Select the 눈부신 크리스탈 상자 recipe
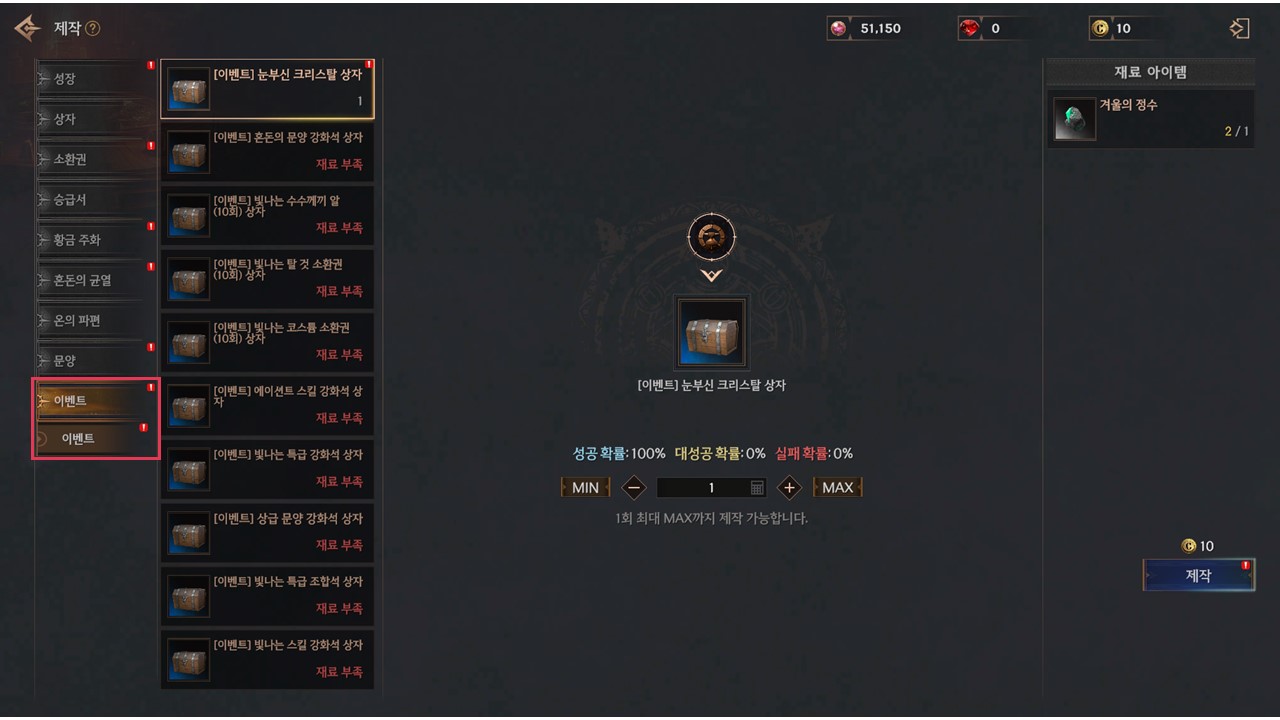 point(267,89)
